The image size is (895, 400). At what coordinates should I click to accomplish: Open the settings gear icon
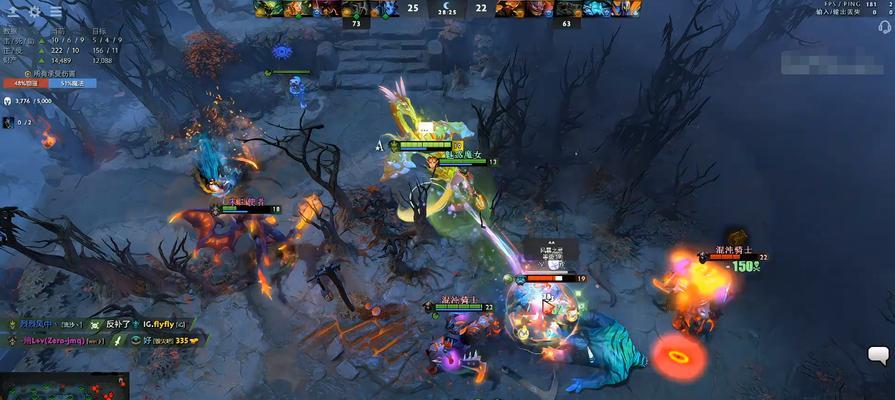point(35,11)
